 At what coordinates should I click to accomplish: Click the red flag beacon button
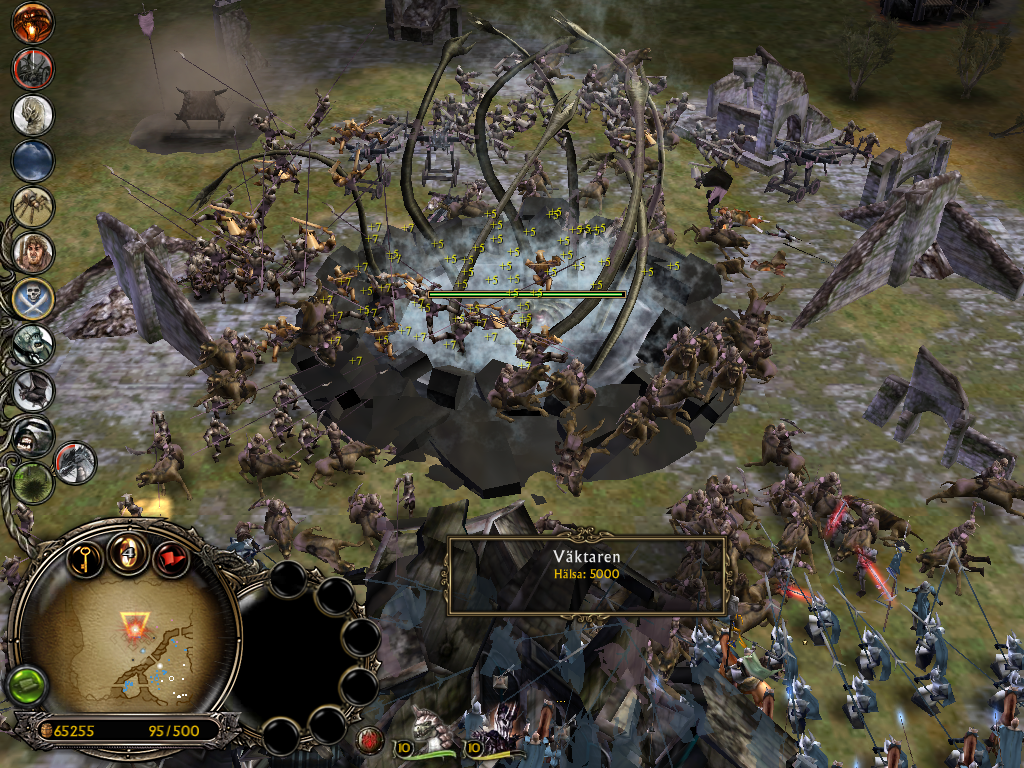[171, 557]
